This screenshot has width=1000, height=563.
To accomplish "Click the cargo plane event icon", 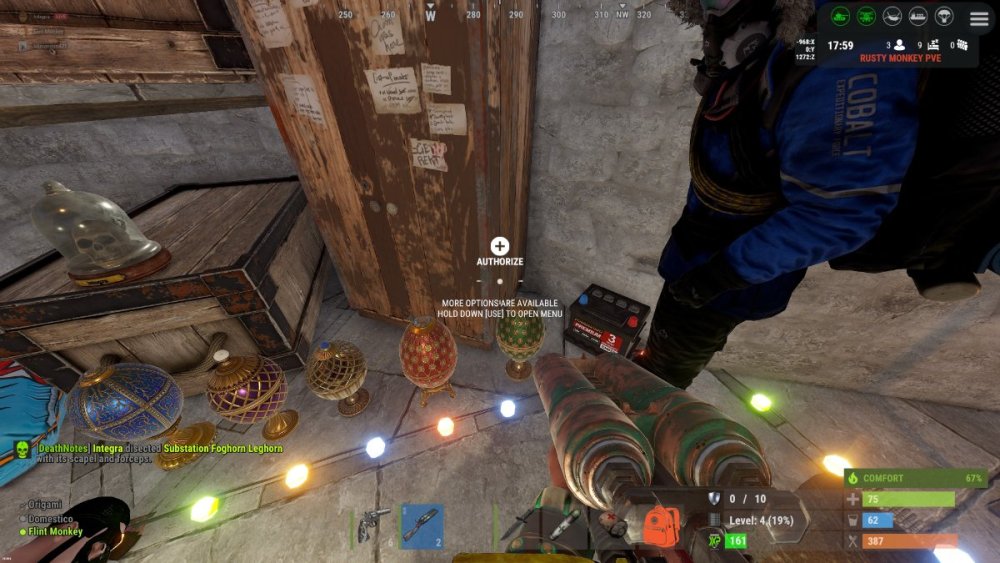I will 893,16.
